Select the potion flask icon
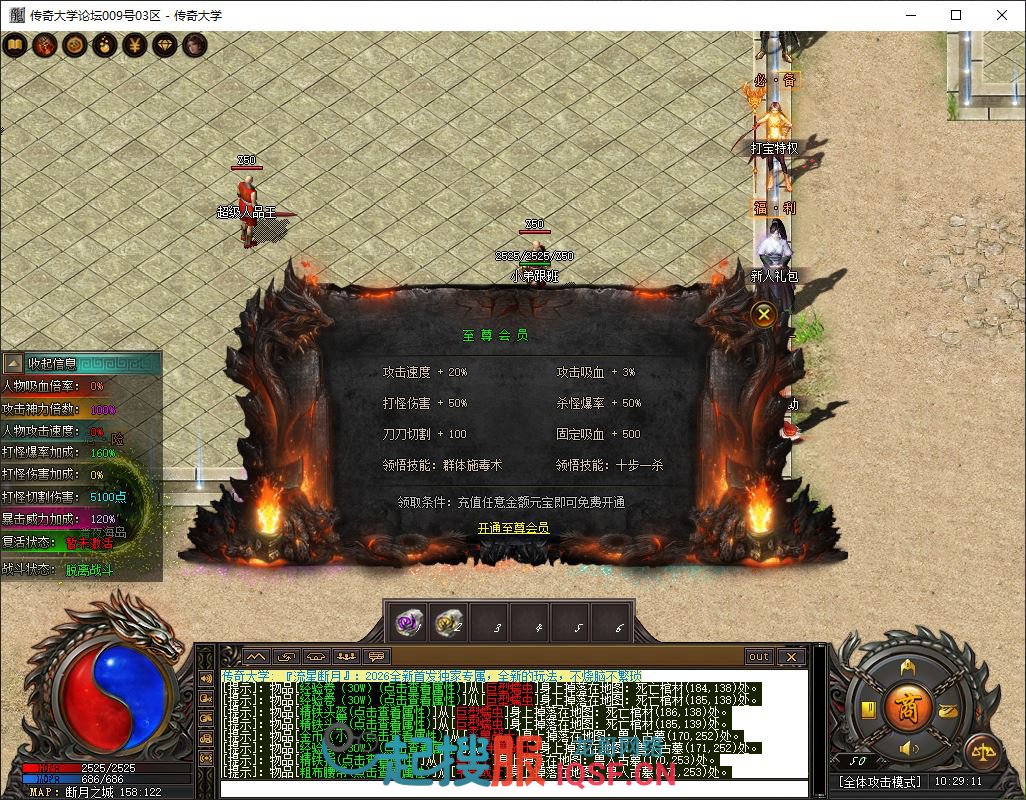1026x800 pixels. (104, 45)
